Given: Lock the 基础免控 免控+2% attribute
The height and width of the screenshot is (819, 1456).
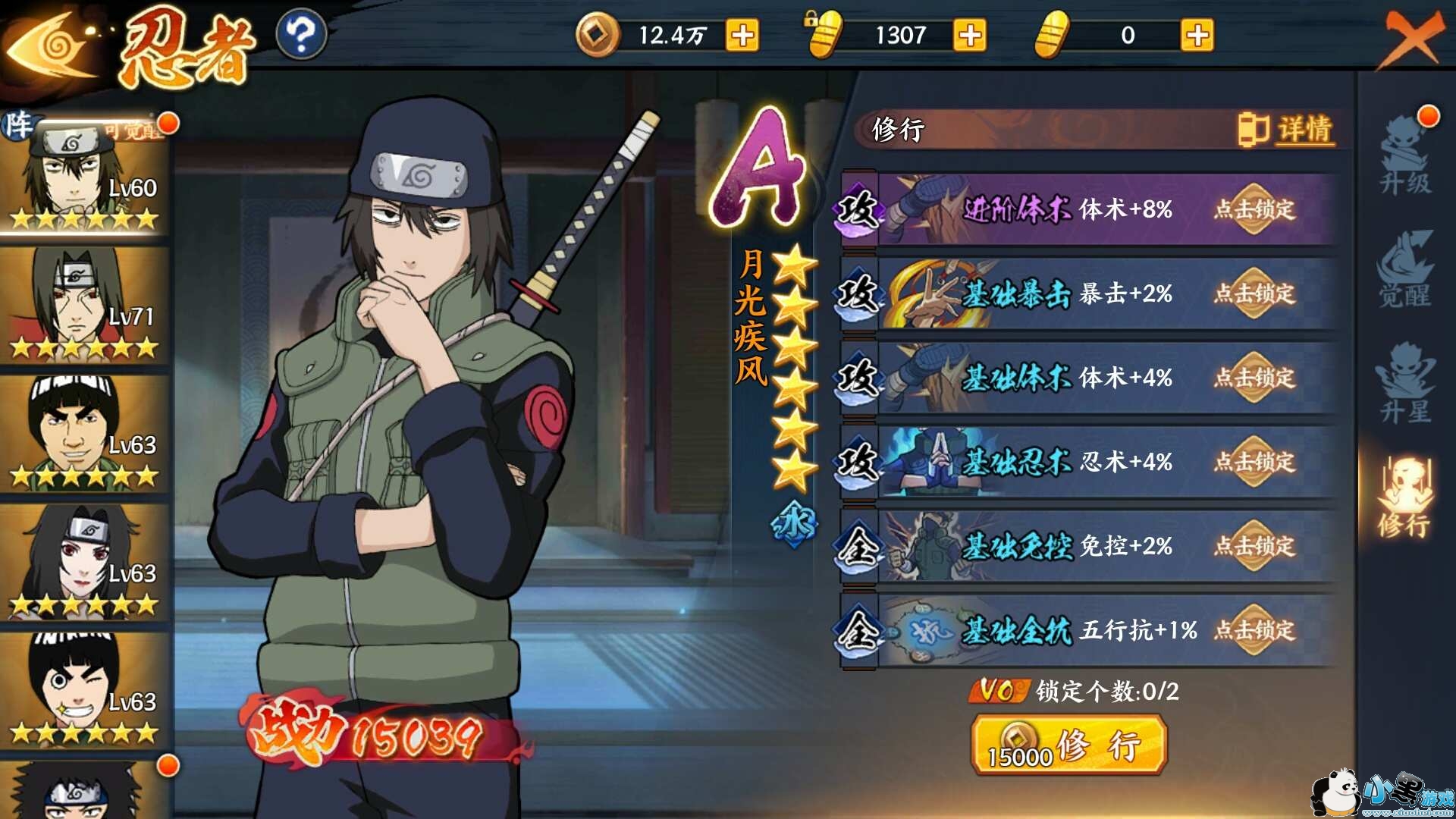Looking at the screenshot, I should pyautogui.click(x=1254, y=546).
